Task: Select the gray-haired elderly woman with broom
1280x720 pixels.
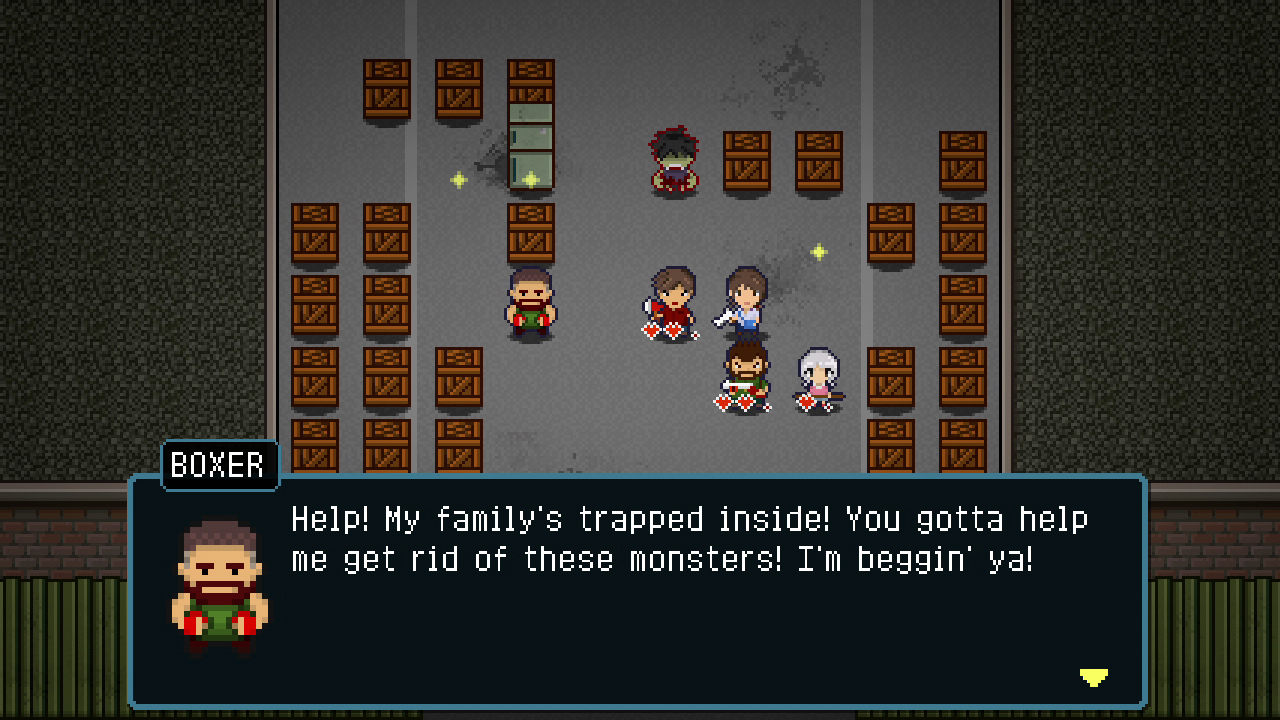Action: 816,375
